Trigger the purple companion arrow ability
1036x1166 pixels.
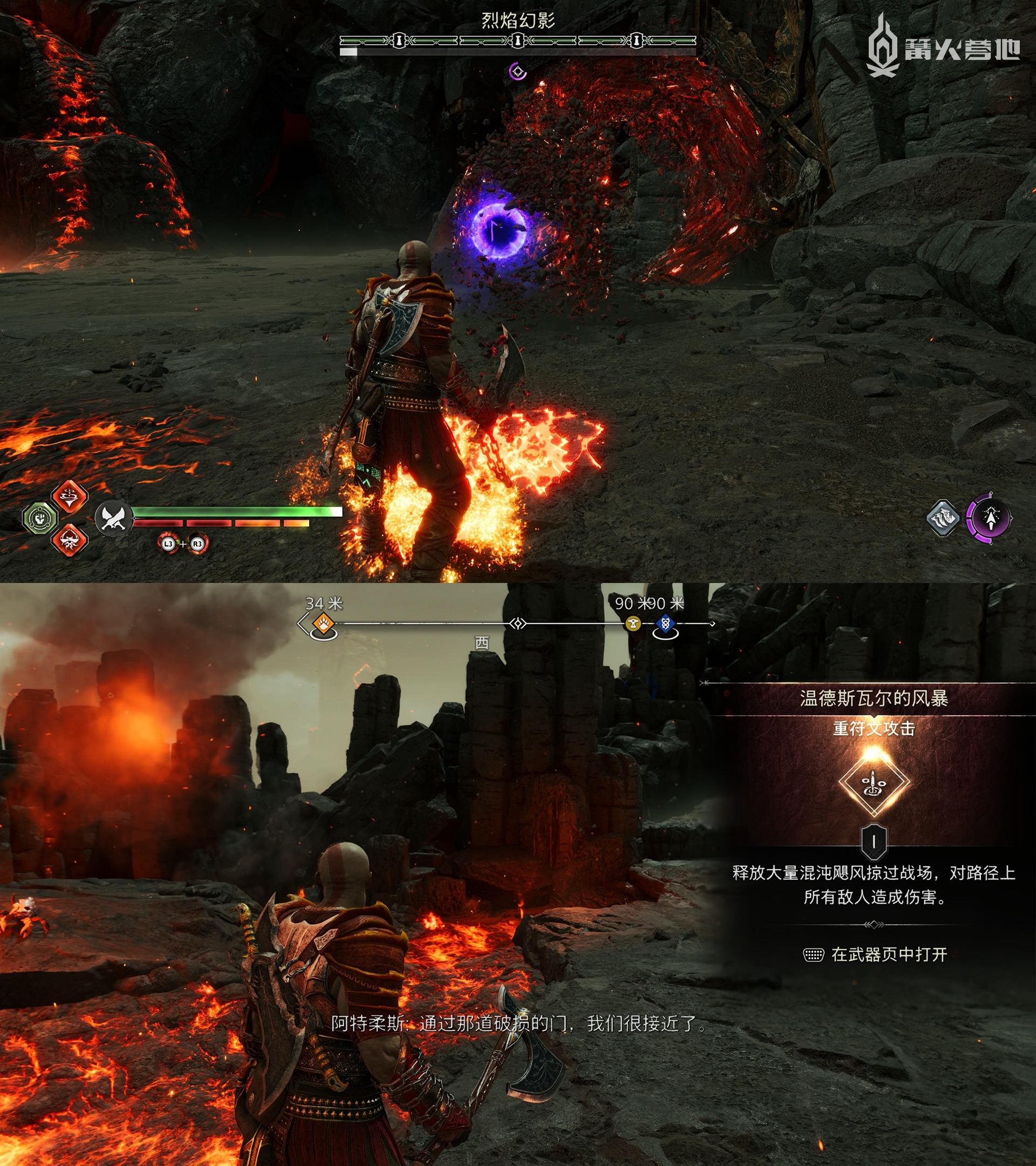(x=989, y=518)
